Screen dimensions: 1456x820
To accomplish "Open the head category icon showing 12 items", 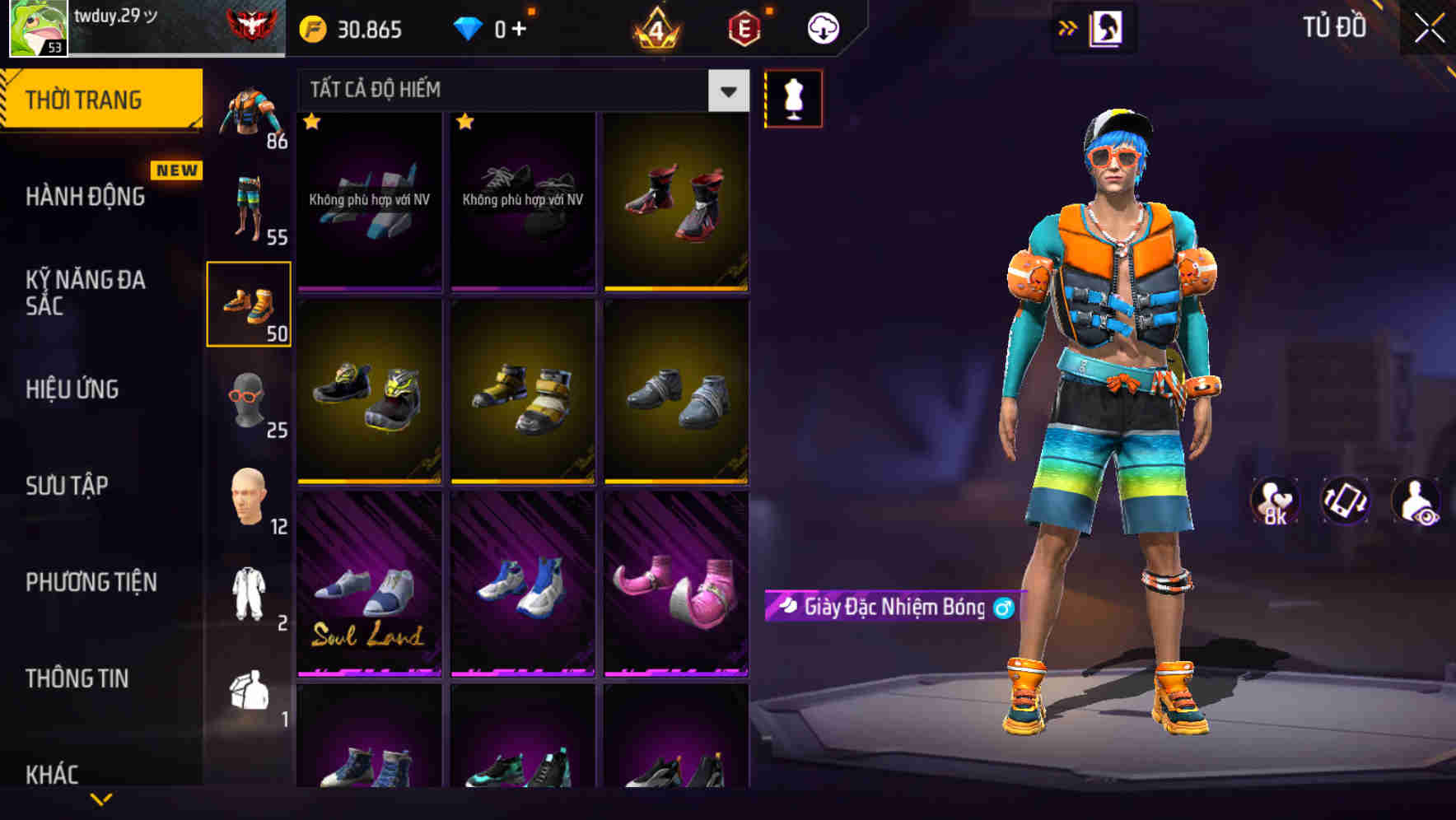I will 250,498.
